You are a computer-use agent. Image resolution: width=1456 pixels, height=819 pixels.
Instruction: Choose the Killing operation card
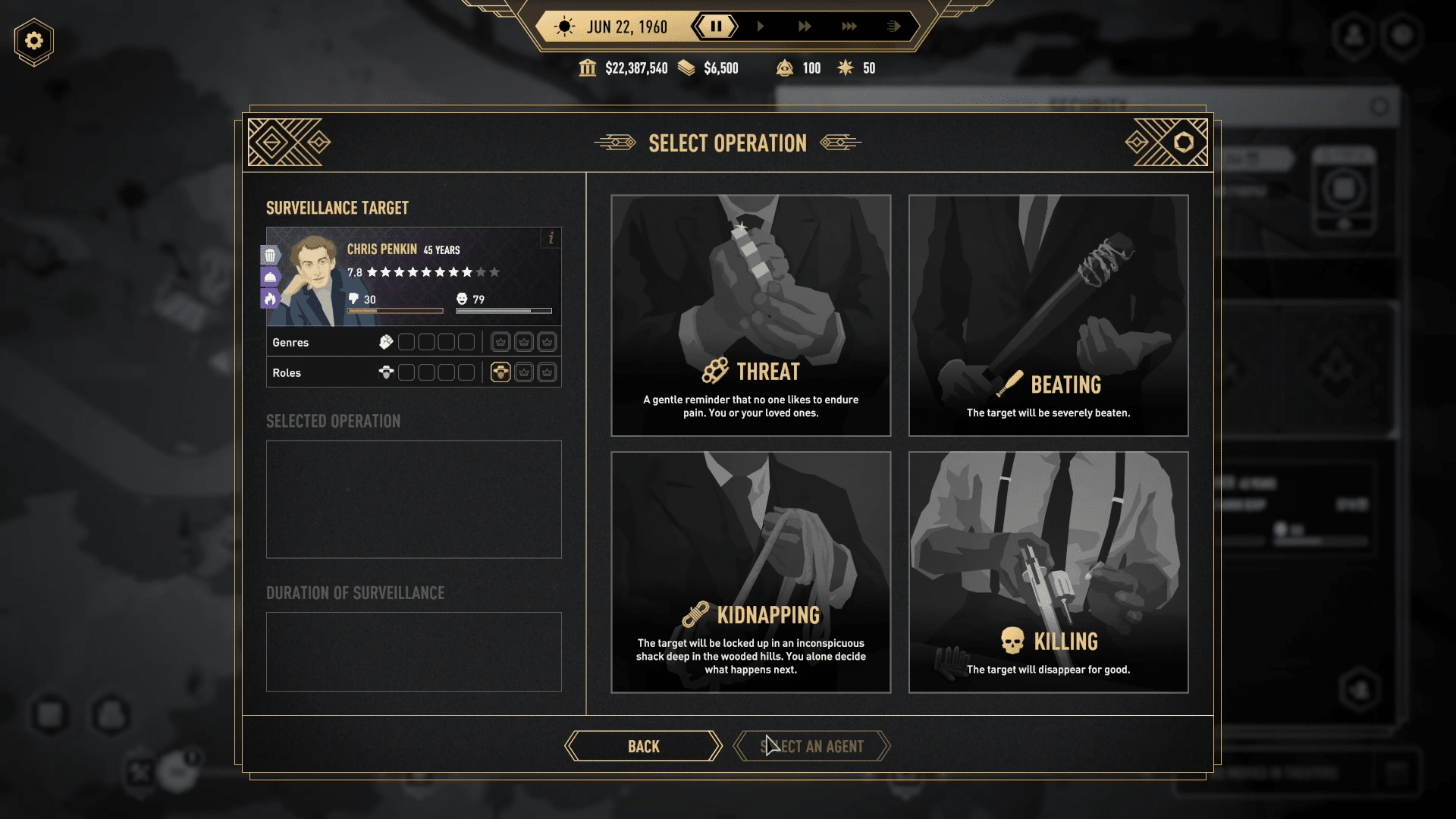point(1048,572)
